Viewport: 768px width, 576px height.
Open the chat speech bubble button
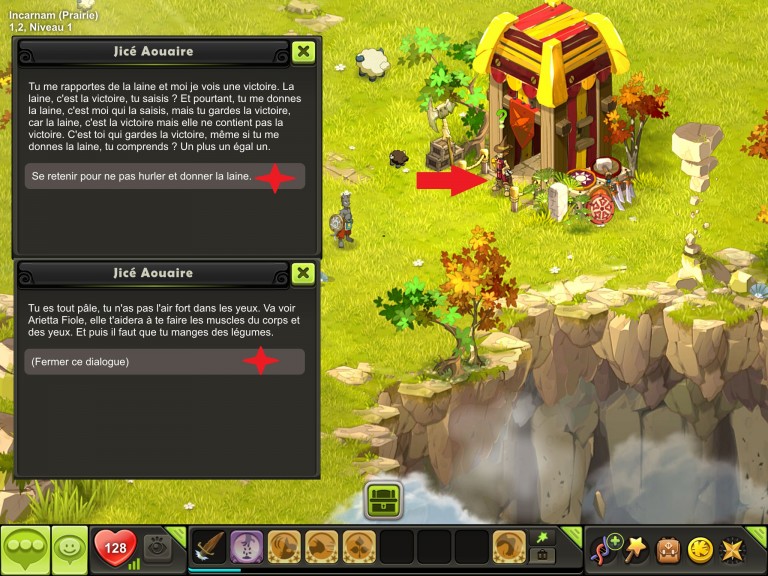click(25, 549)
